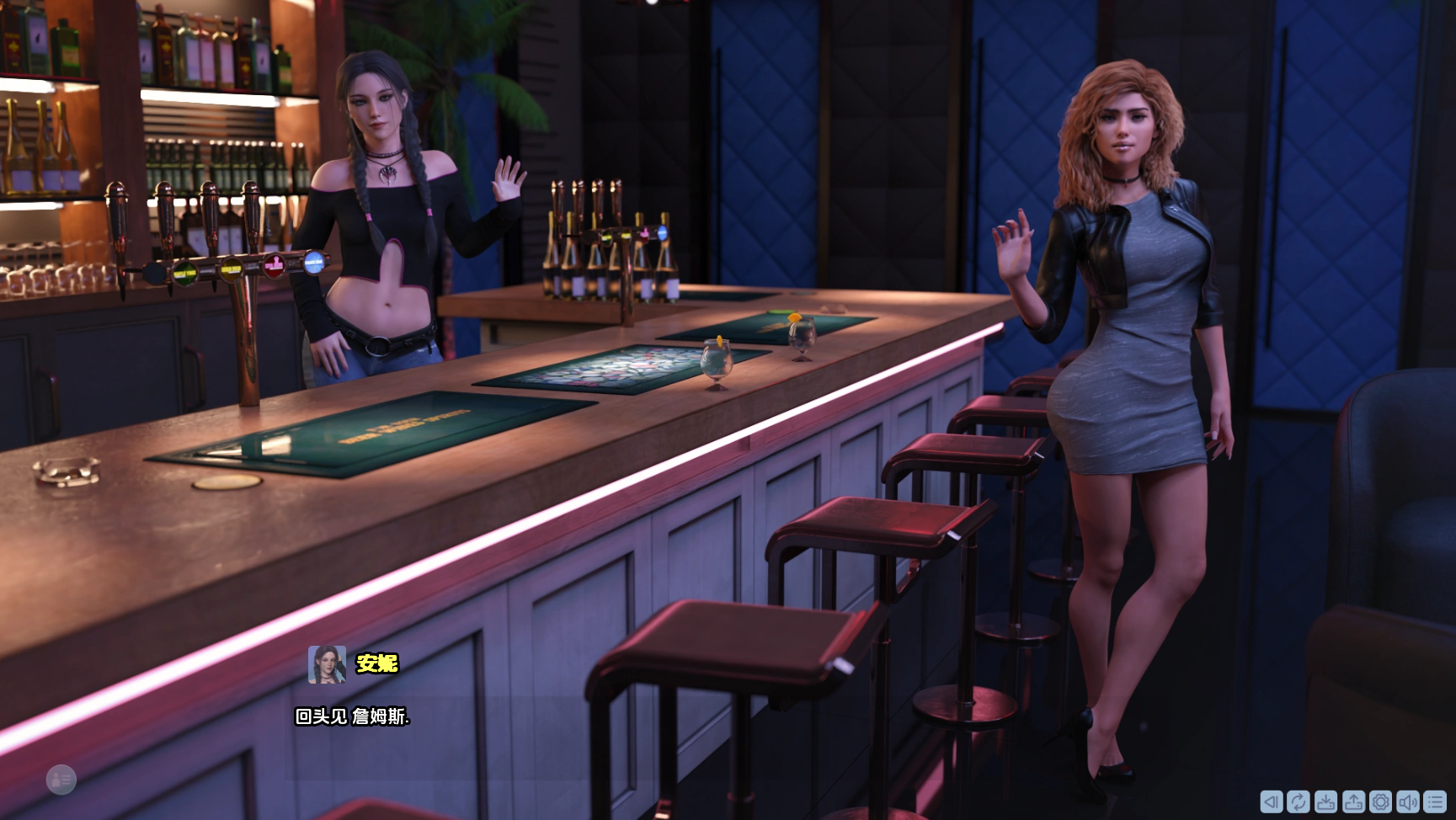
Task: Open the save game screen (down-arrow tray icon)
Action: [1325, 801]
